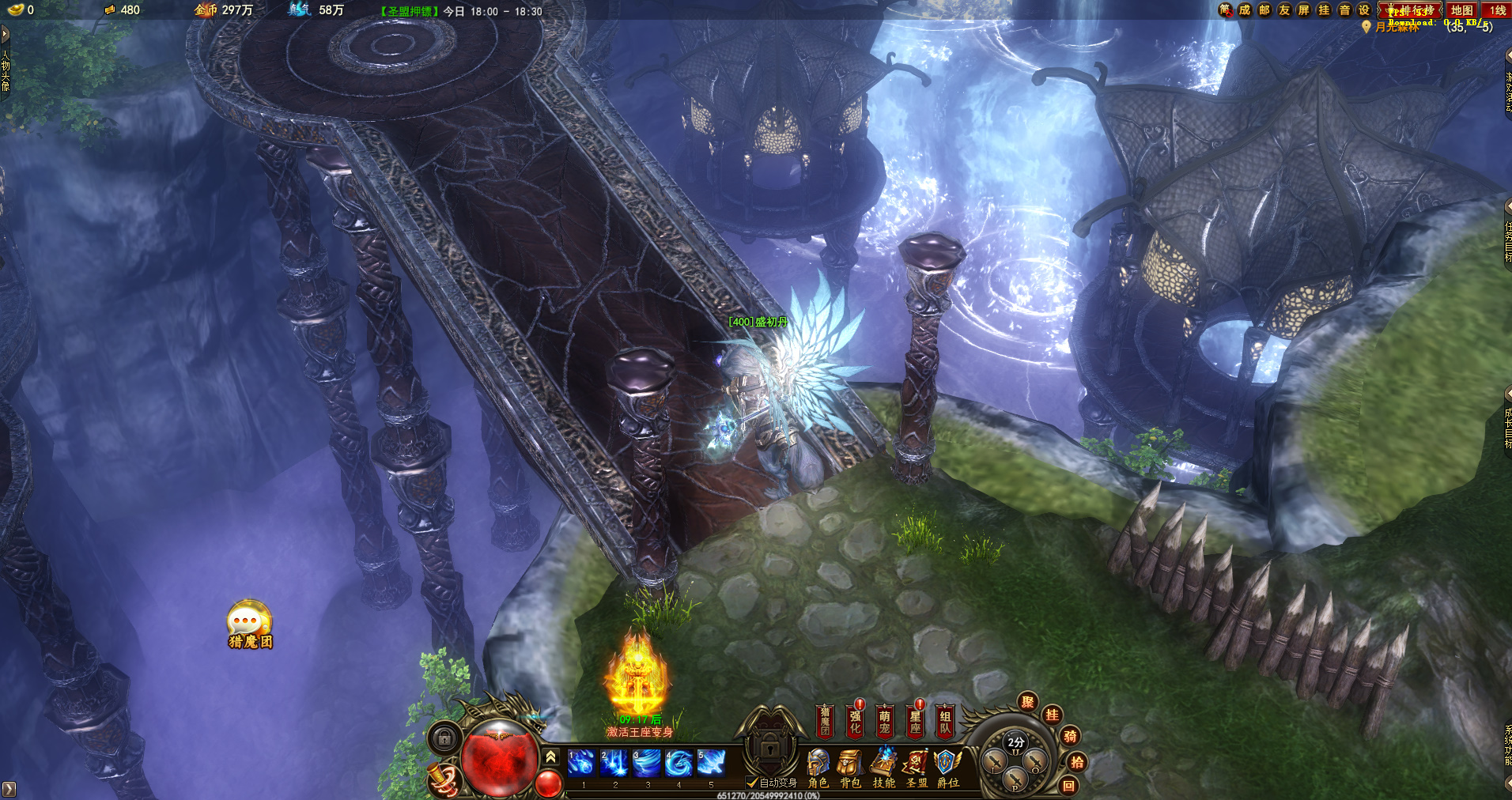Open the 排行榜 ranking board
The image size is (1512, 800).
point(1411,10)
